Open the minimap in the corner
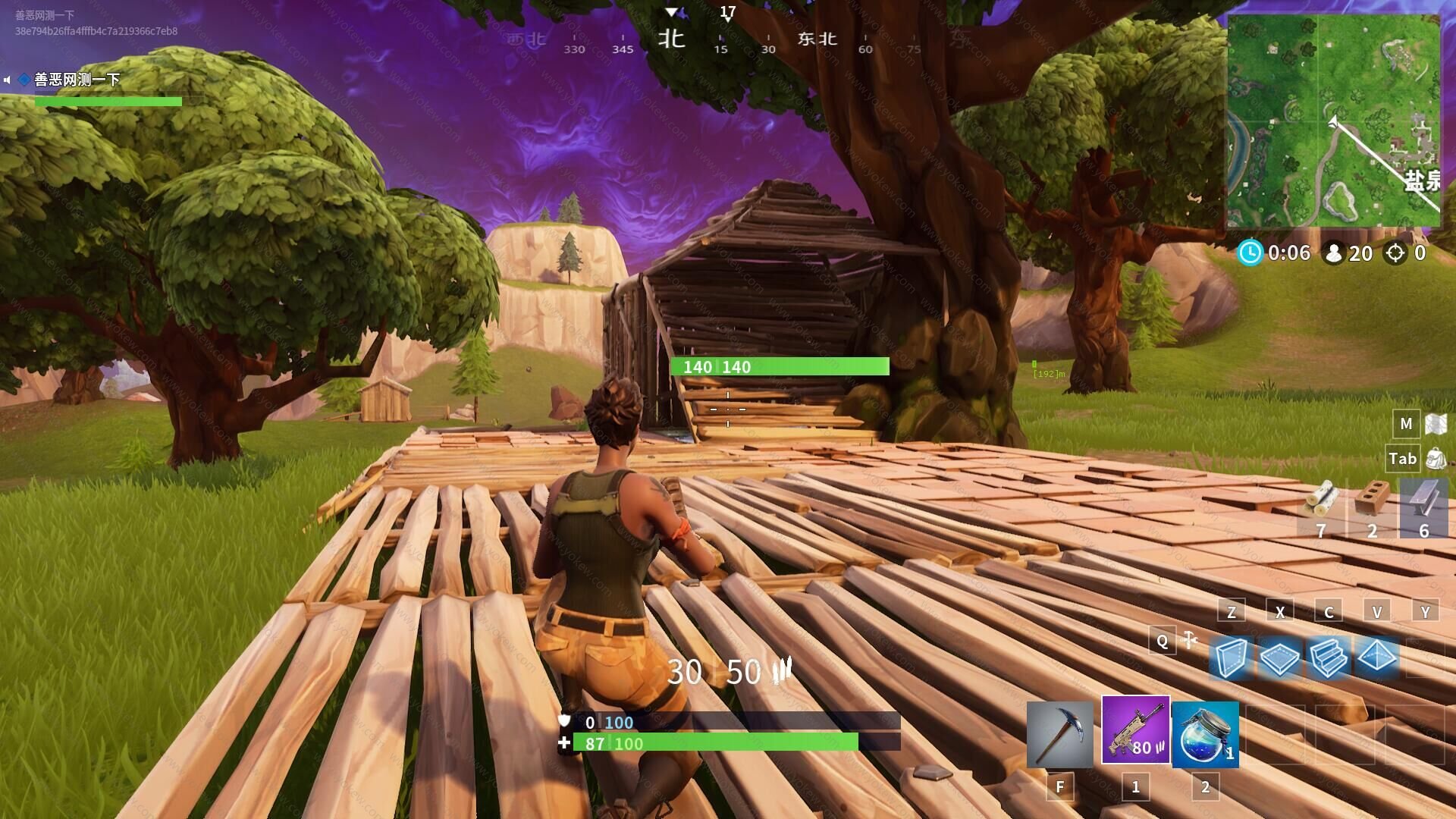 pyautogui.click(x=1333, y=121)
